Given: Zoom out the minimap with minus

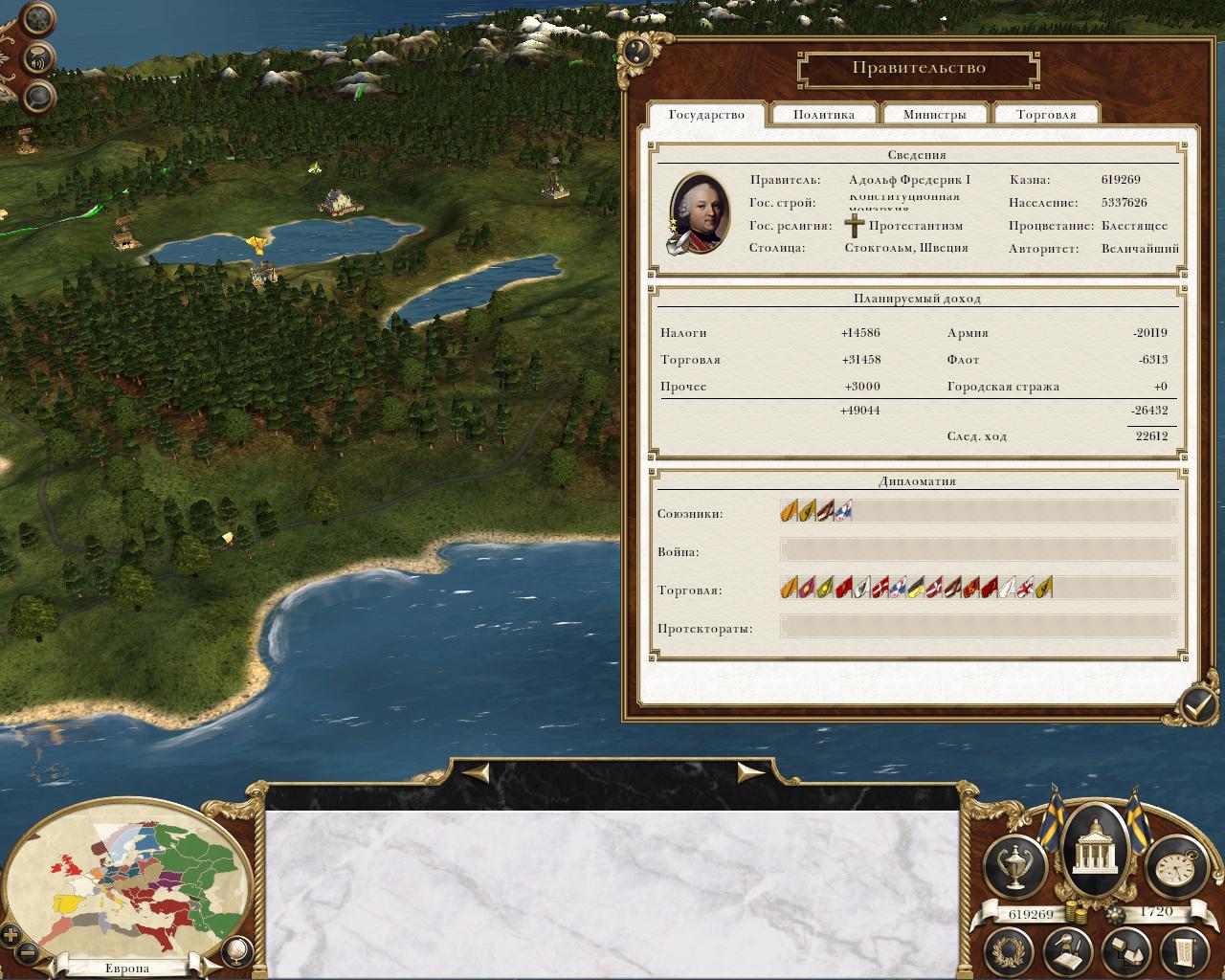Looking at the screenshot, I should (x=28, y=953).
